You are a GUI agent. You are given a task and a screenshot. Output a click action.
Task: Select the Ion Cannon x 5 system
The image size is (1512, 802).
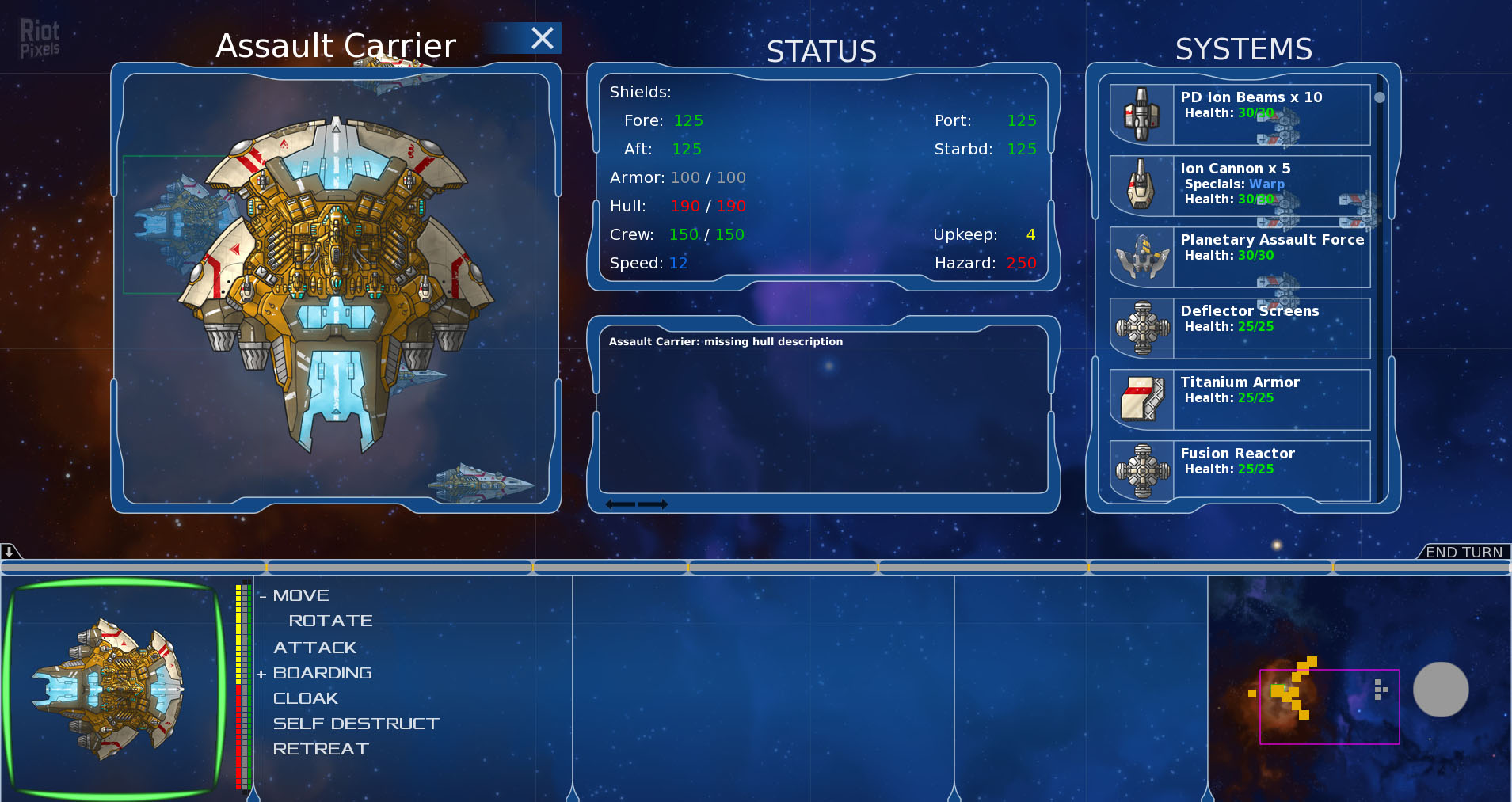pyautogui.click(x=1240, y=185)
